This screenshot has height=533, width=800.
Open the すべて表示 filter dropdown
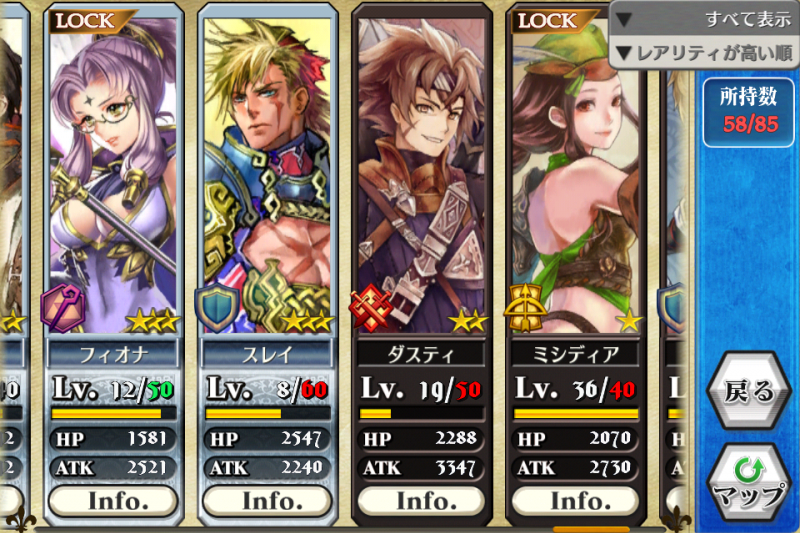704,19
